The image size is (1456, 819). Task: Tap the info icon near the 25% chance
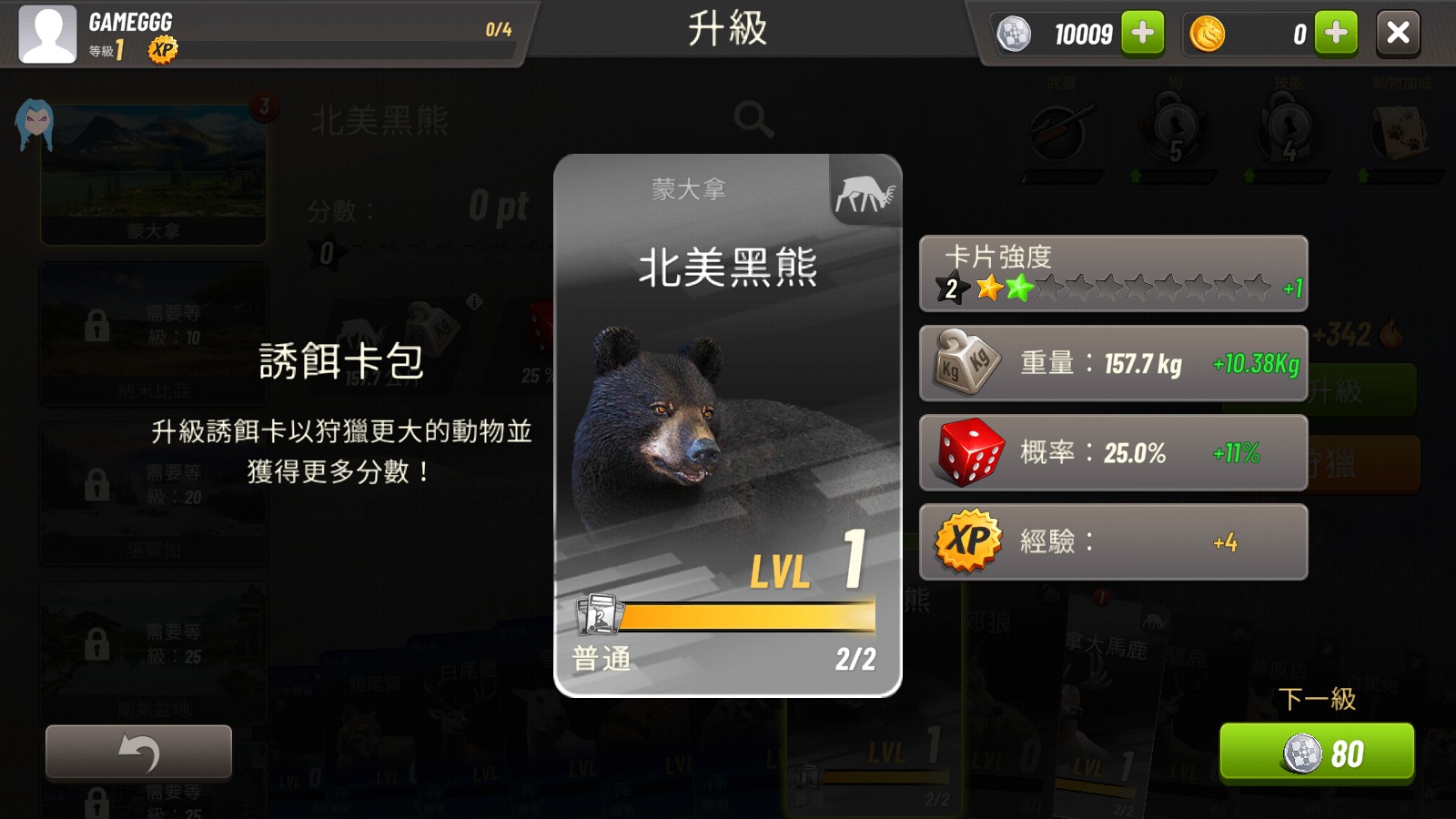point(474,300)
